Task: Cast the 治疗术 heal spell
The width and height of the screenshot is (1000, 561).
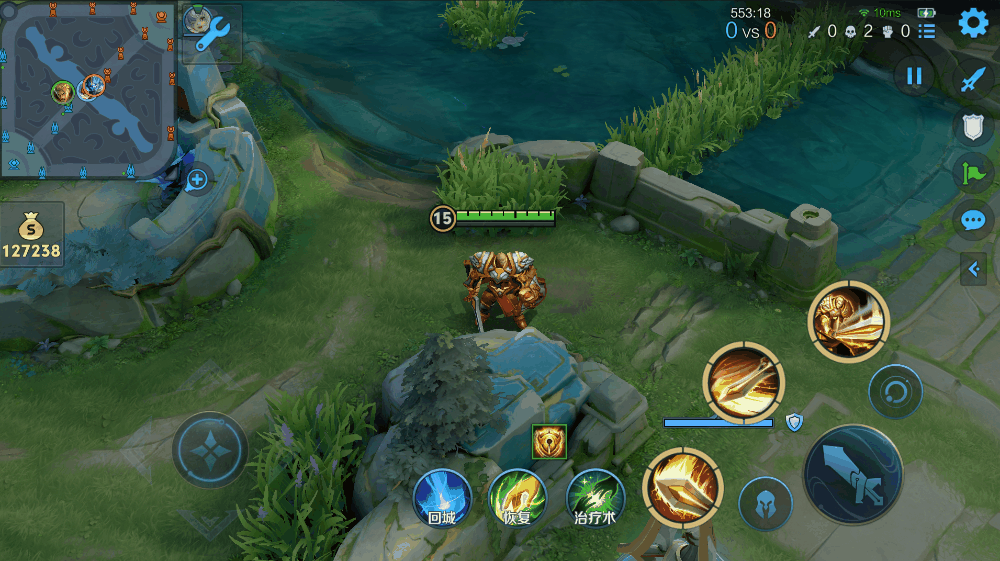Action: pos(596,498)
